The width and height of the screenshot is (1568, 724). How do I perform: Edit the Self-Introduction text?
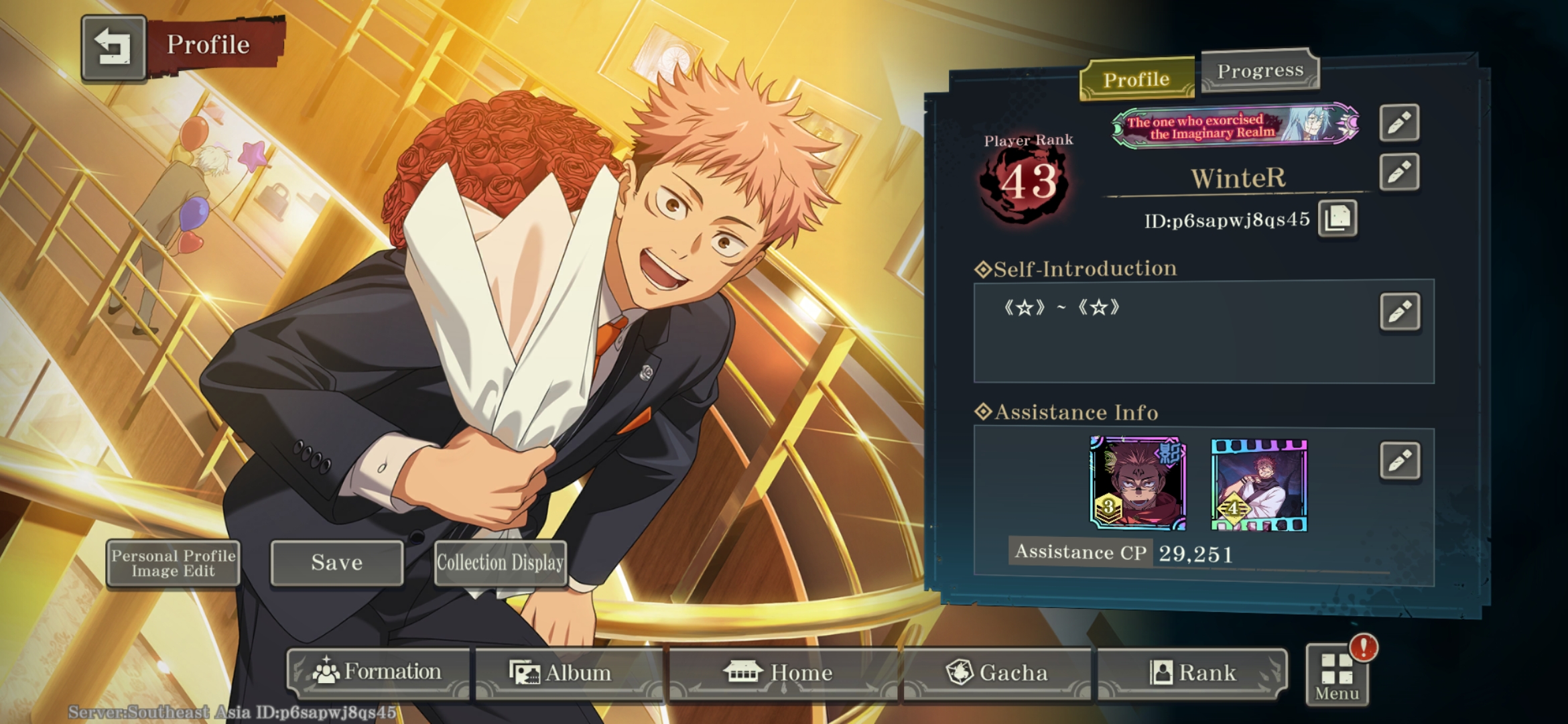click(x=1400, y=312)
